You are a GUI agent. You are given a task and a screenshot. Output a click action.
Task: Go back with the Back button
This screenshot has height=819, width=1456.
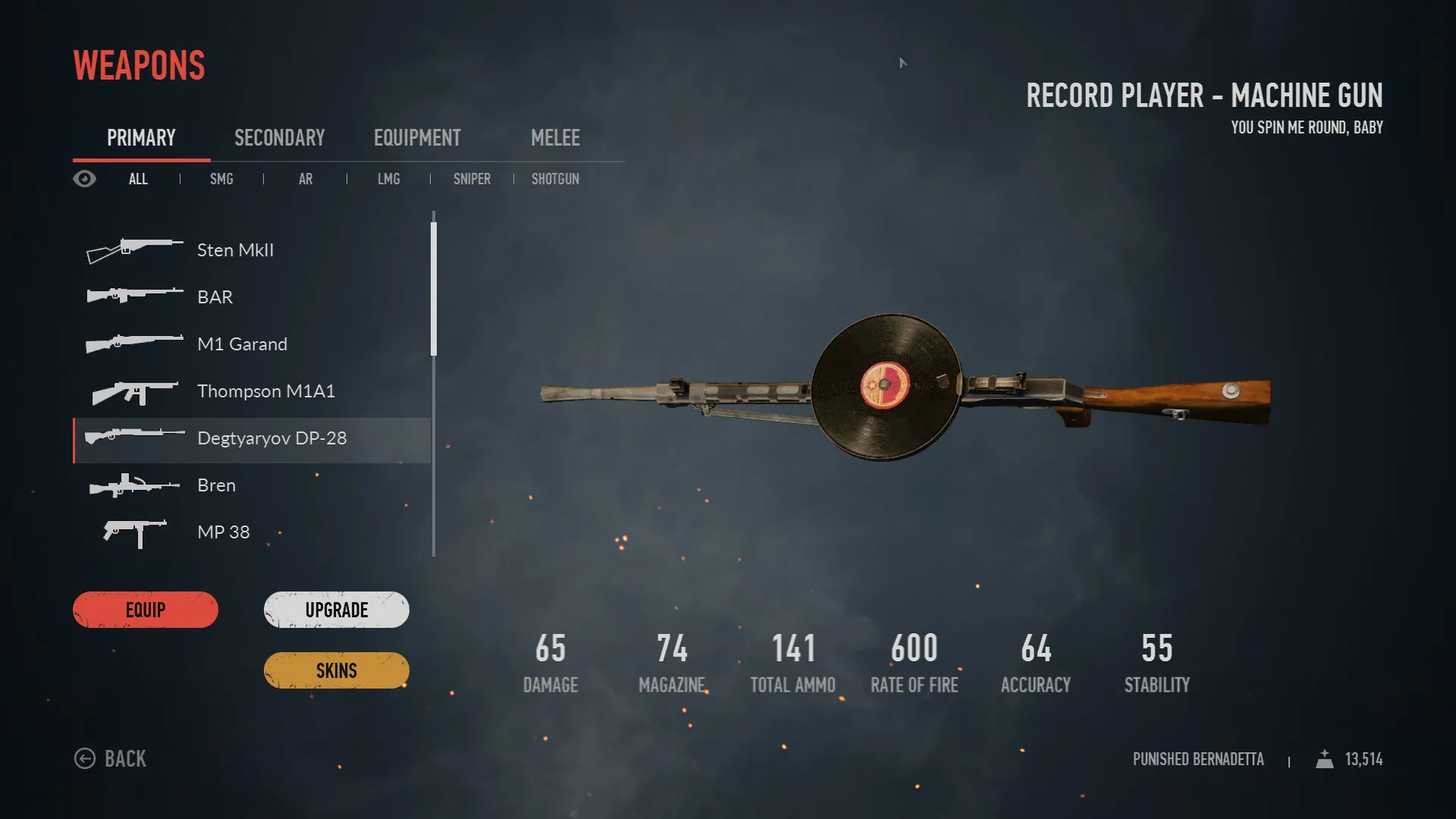click(111, 758)
